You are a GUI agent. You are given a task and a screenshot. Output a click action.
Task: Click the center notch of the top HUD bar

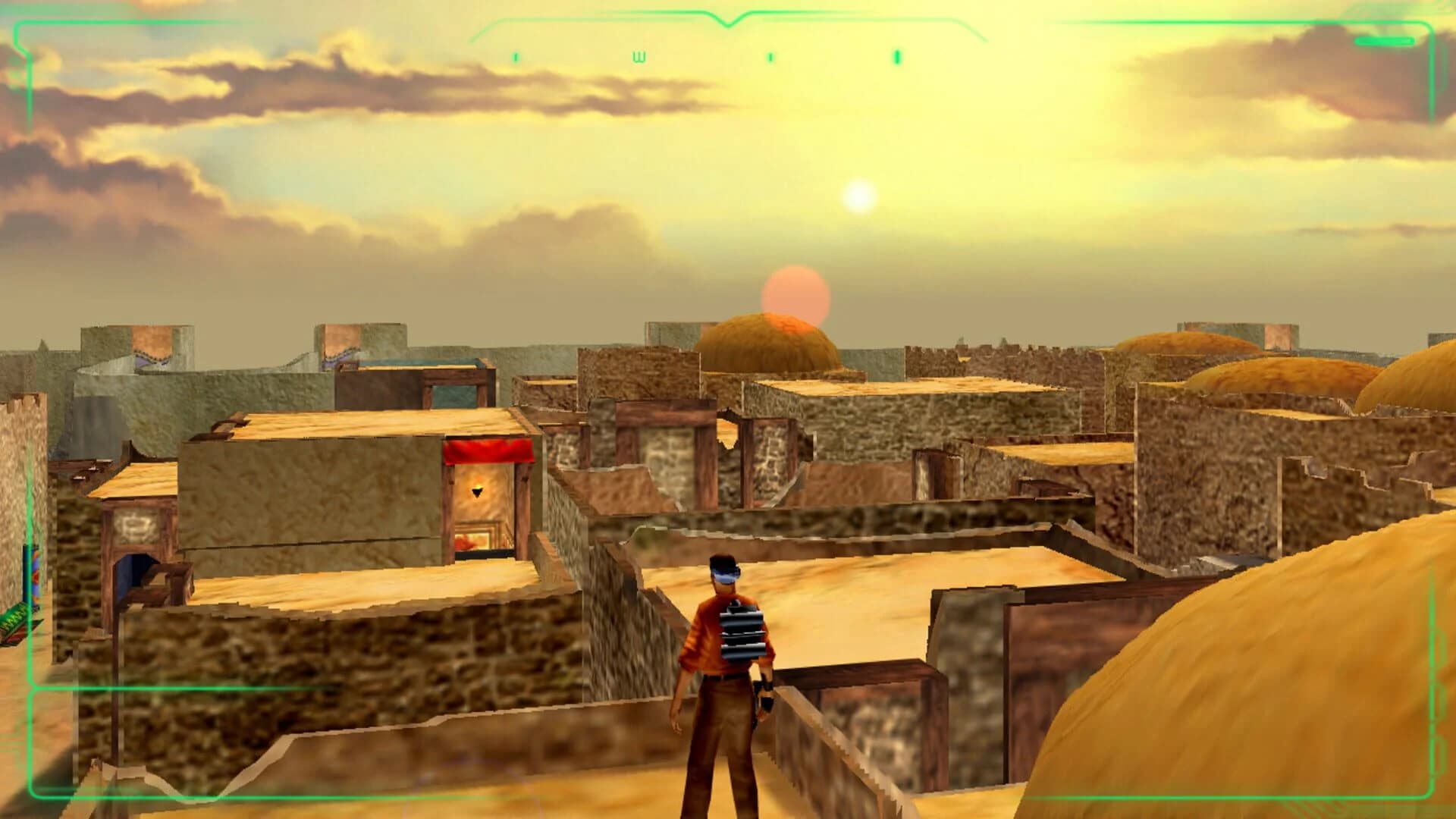(x=729, y=25)
